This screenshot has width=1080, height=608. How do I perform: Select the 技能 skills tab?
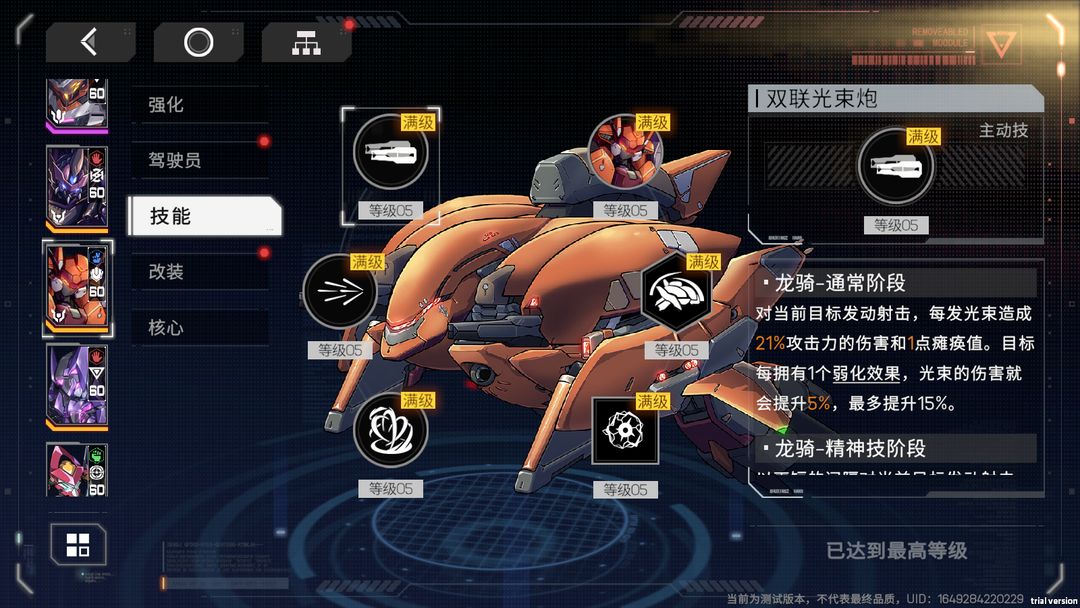point(204,216)
